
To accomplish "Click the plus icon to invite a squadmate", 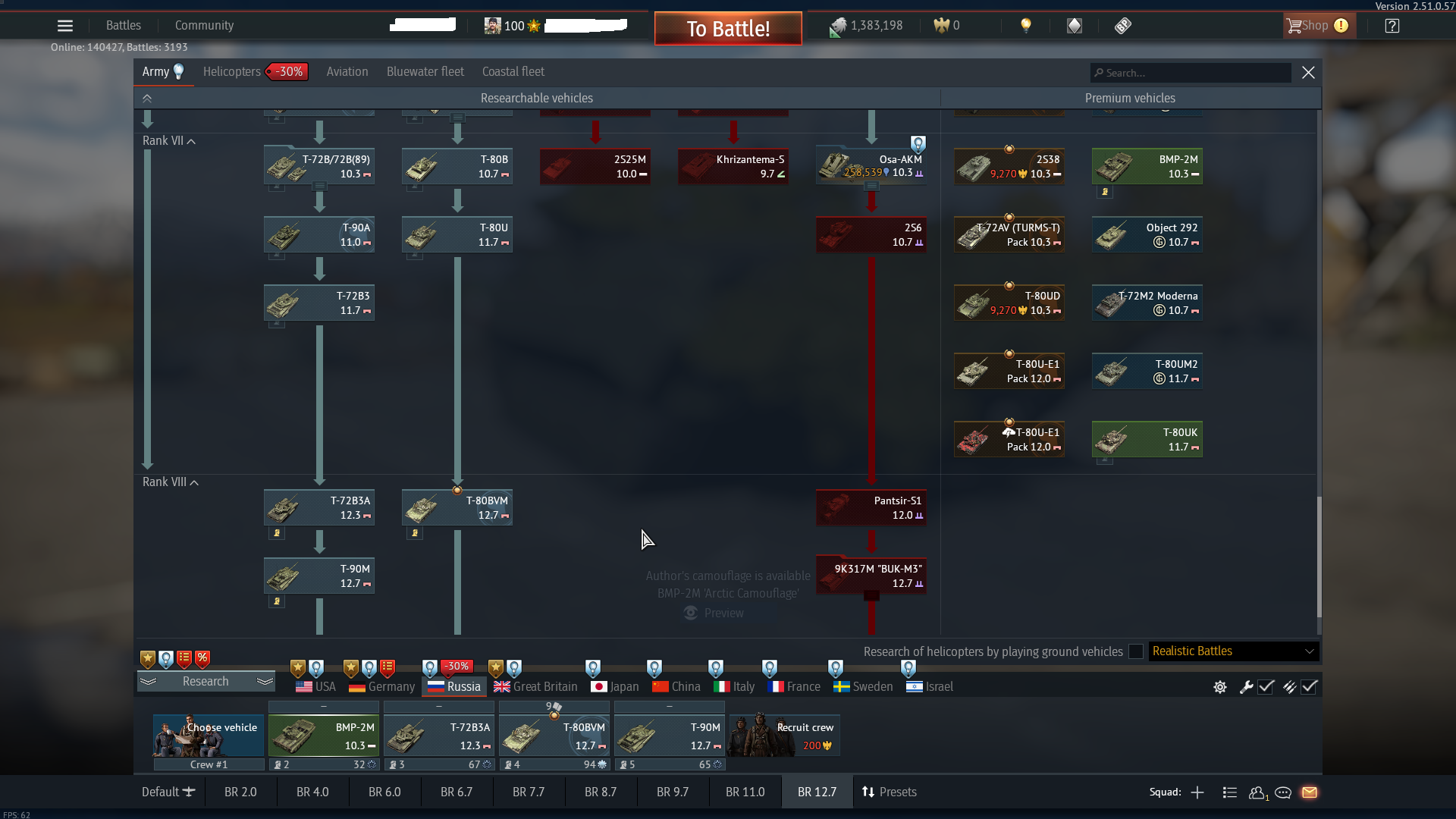I will coord(1197,792).
